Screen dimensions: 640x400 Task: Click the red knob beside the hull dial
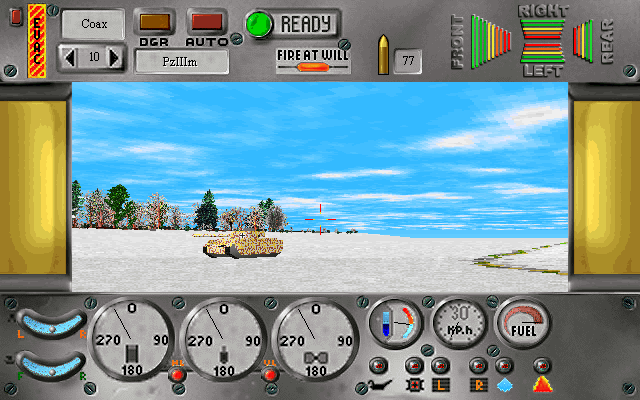177,375
